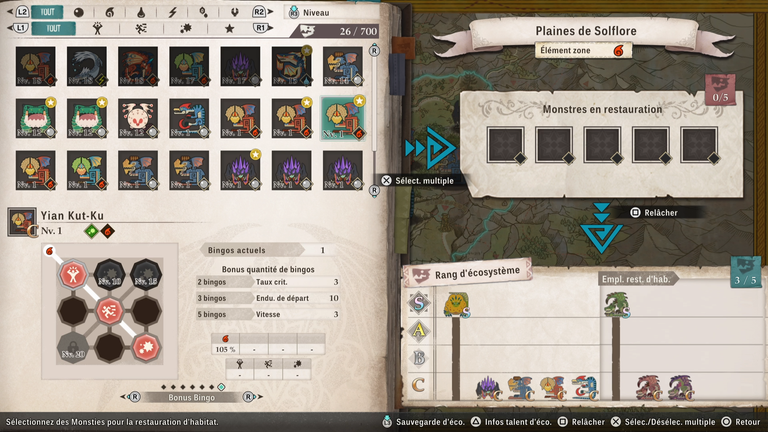Open the Plaines de Solflore zone banner
Image resolution: width=768 pixels, height=432 pixels.
[x=586, y=31]
